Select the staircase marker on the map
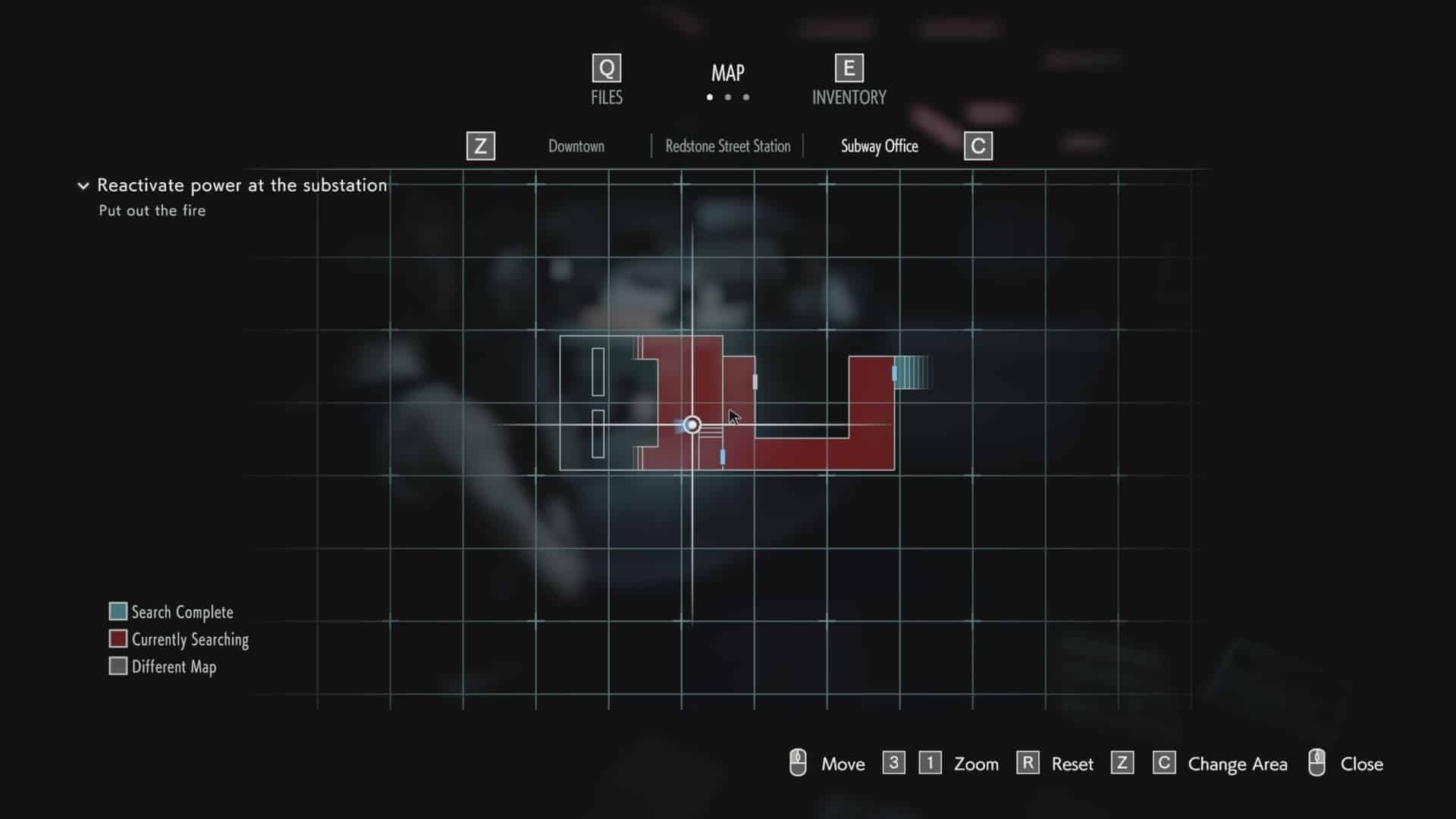Image resolution: width=1456 pixels, height=819 pixels. (x=912, y=372)
